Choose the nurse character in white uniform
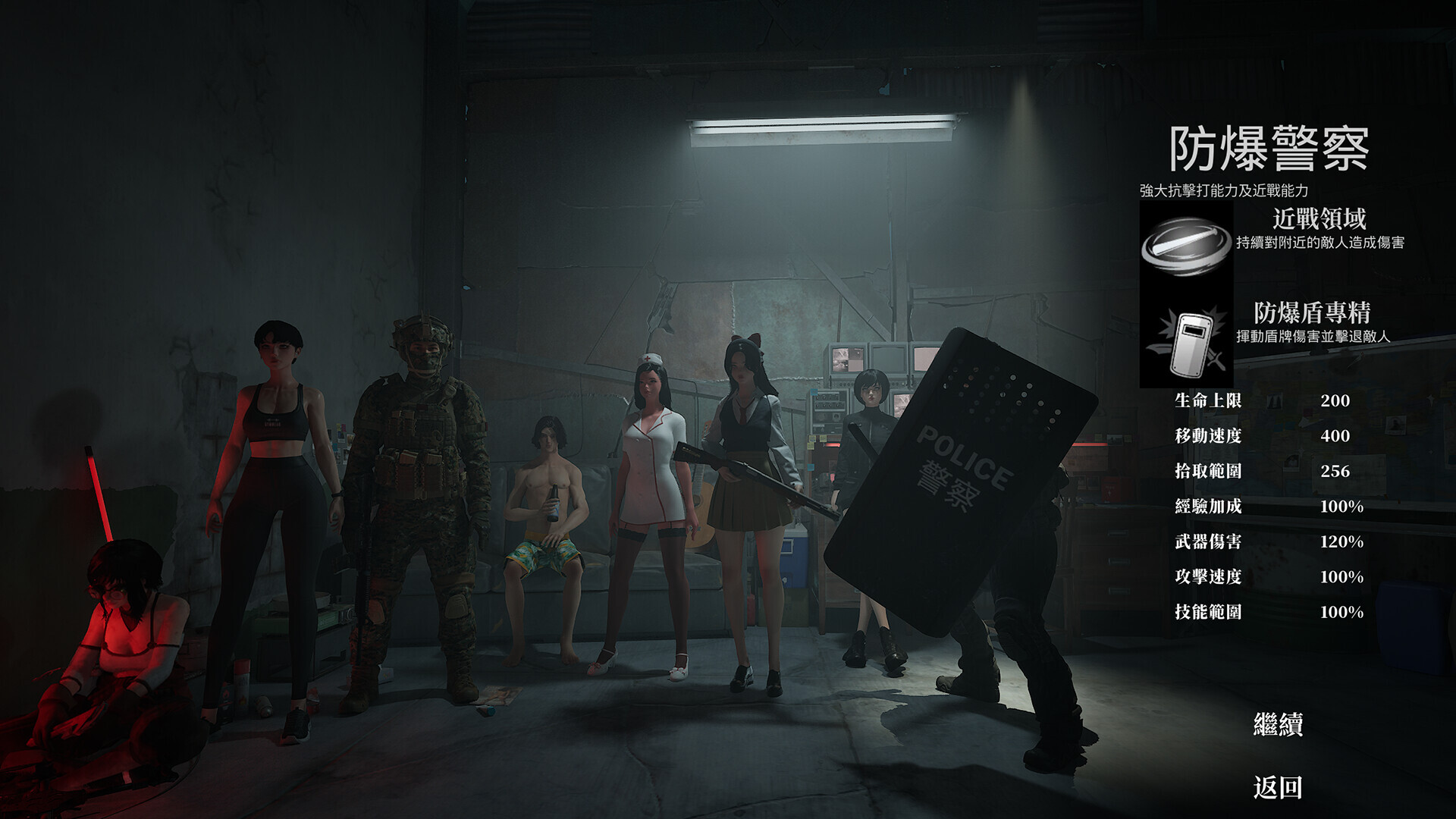 coord(650,485)
